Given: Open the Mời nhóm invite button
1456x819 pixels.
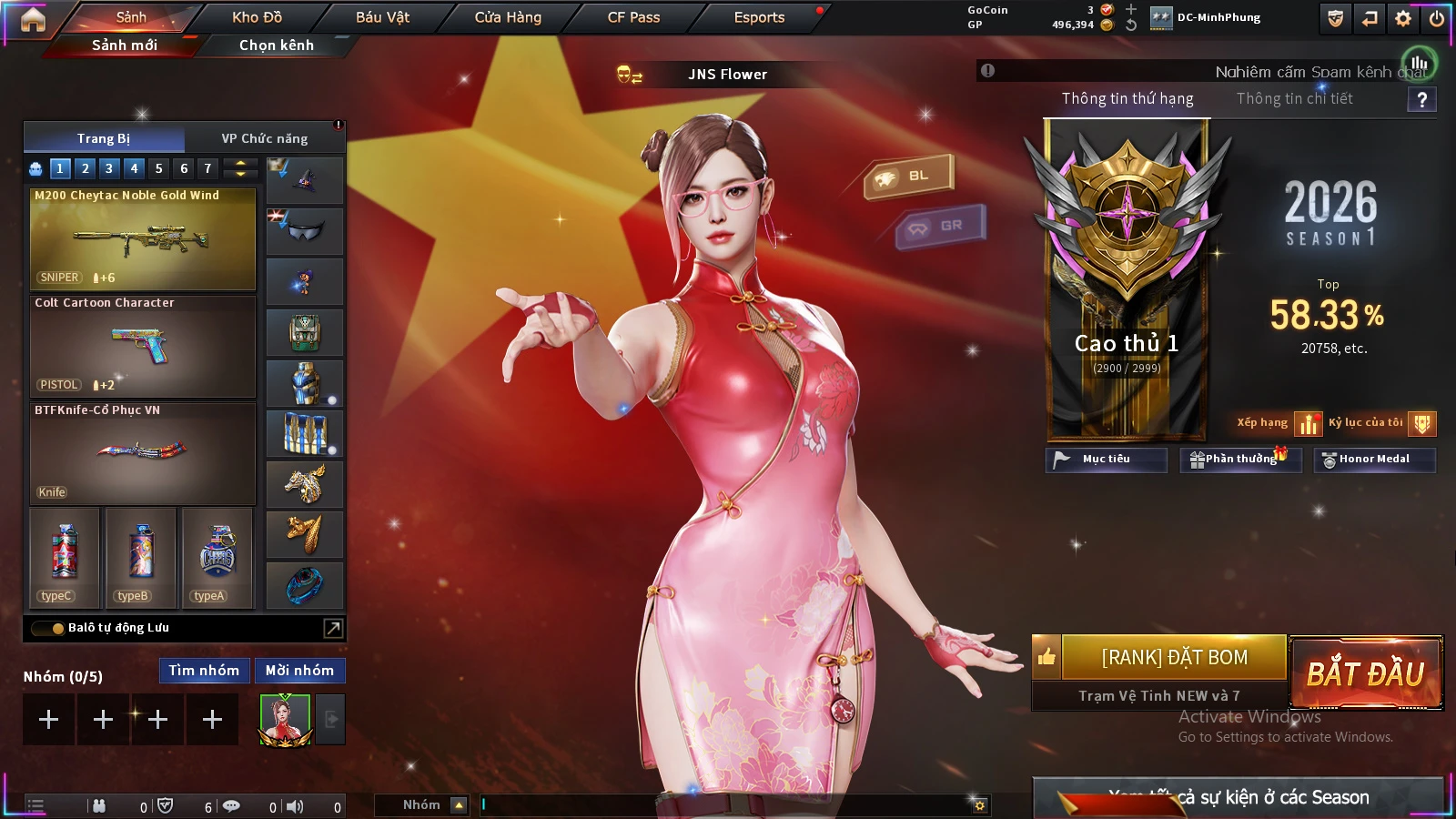Looking at the screenshot, I should (299, 671).
